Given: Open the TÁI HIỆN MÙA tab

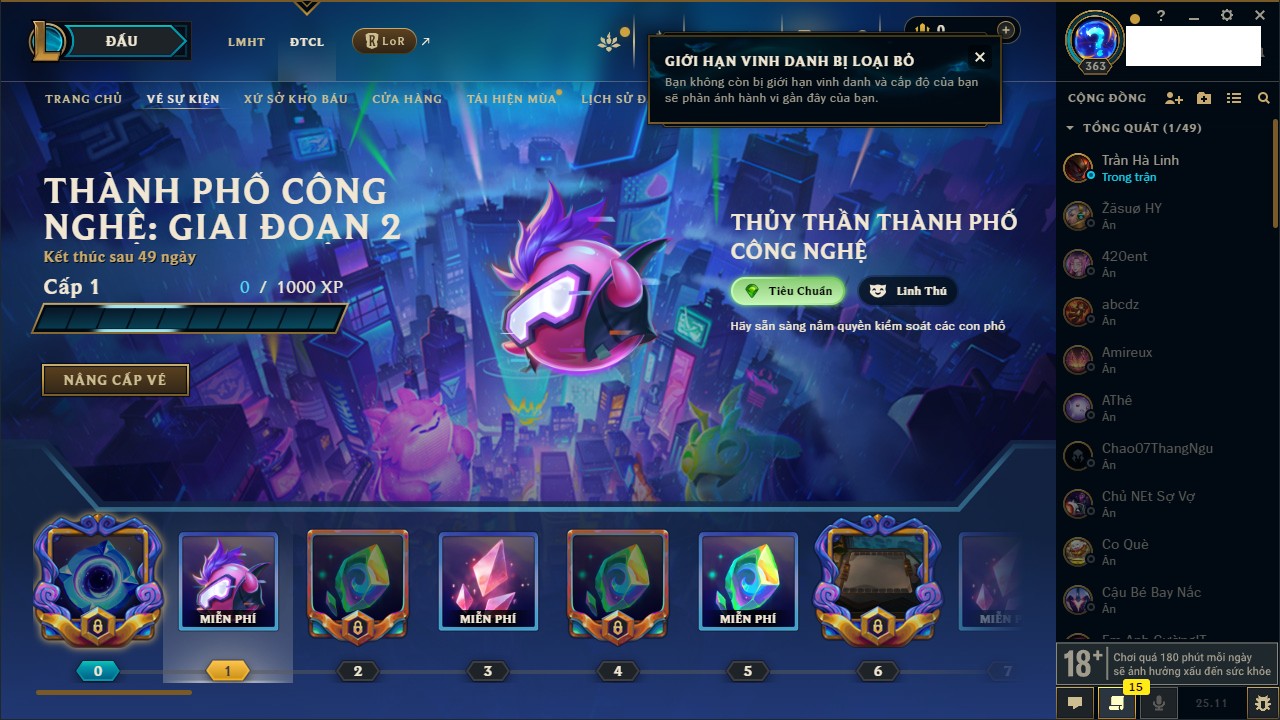Looking at the screenshot, I should coord(511,99).
